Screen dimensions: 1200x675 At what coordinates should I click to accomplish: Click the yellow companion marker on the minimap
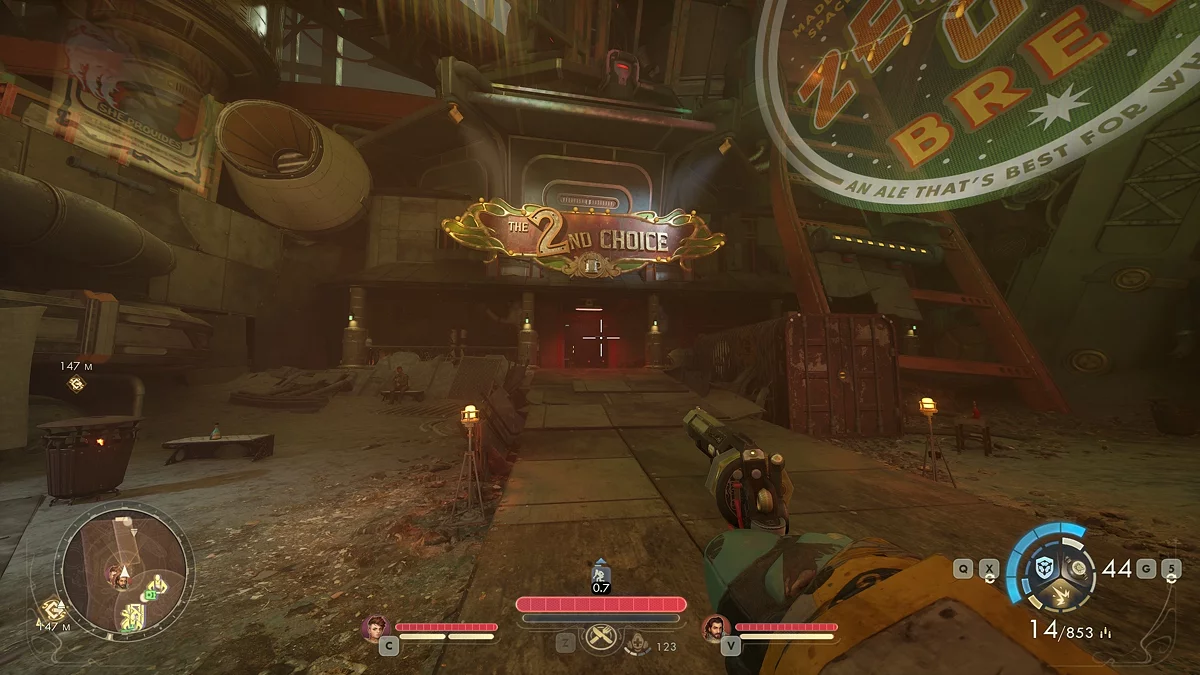(157, 583)
